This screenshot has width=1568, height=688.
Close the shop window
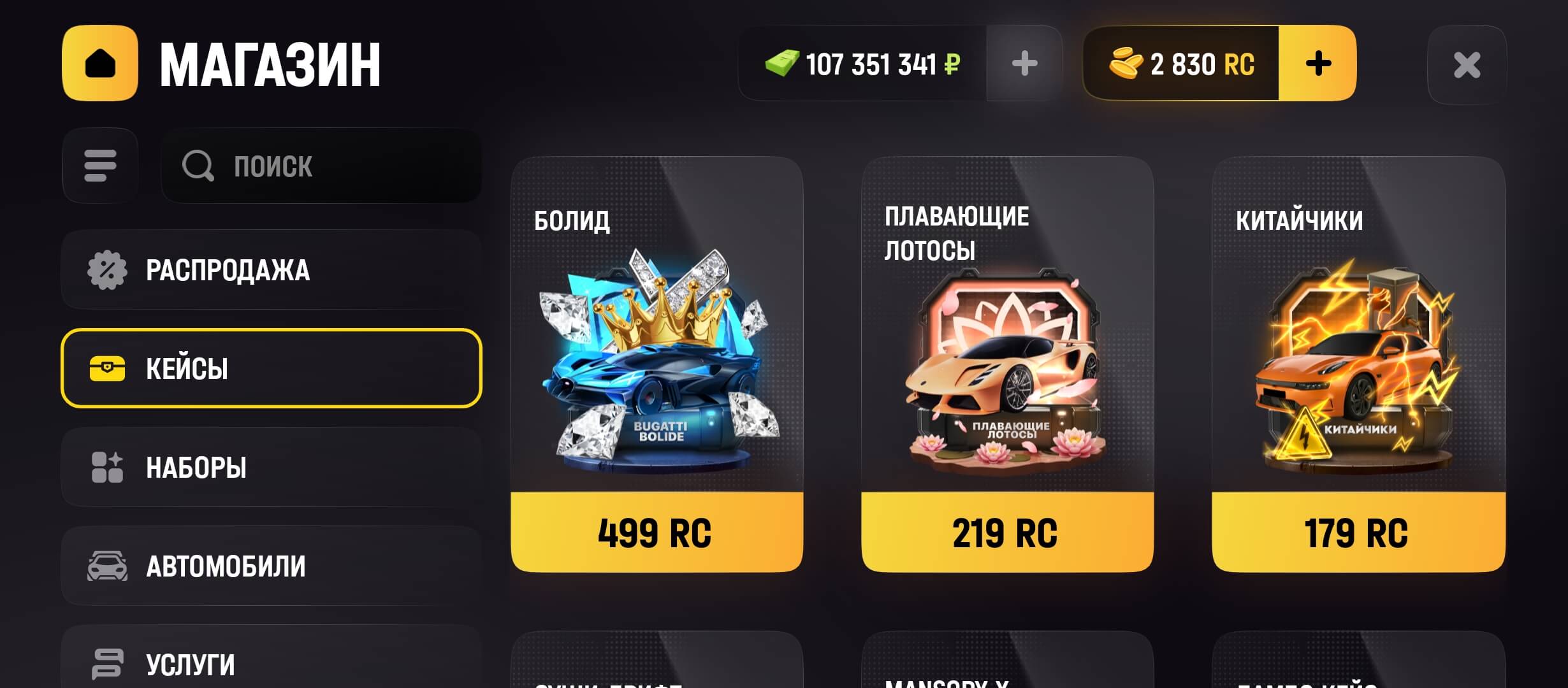click(x=1467, y=64)
